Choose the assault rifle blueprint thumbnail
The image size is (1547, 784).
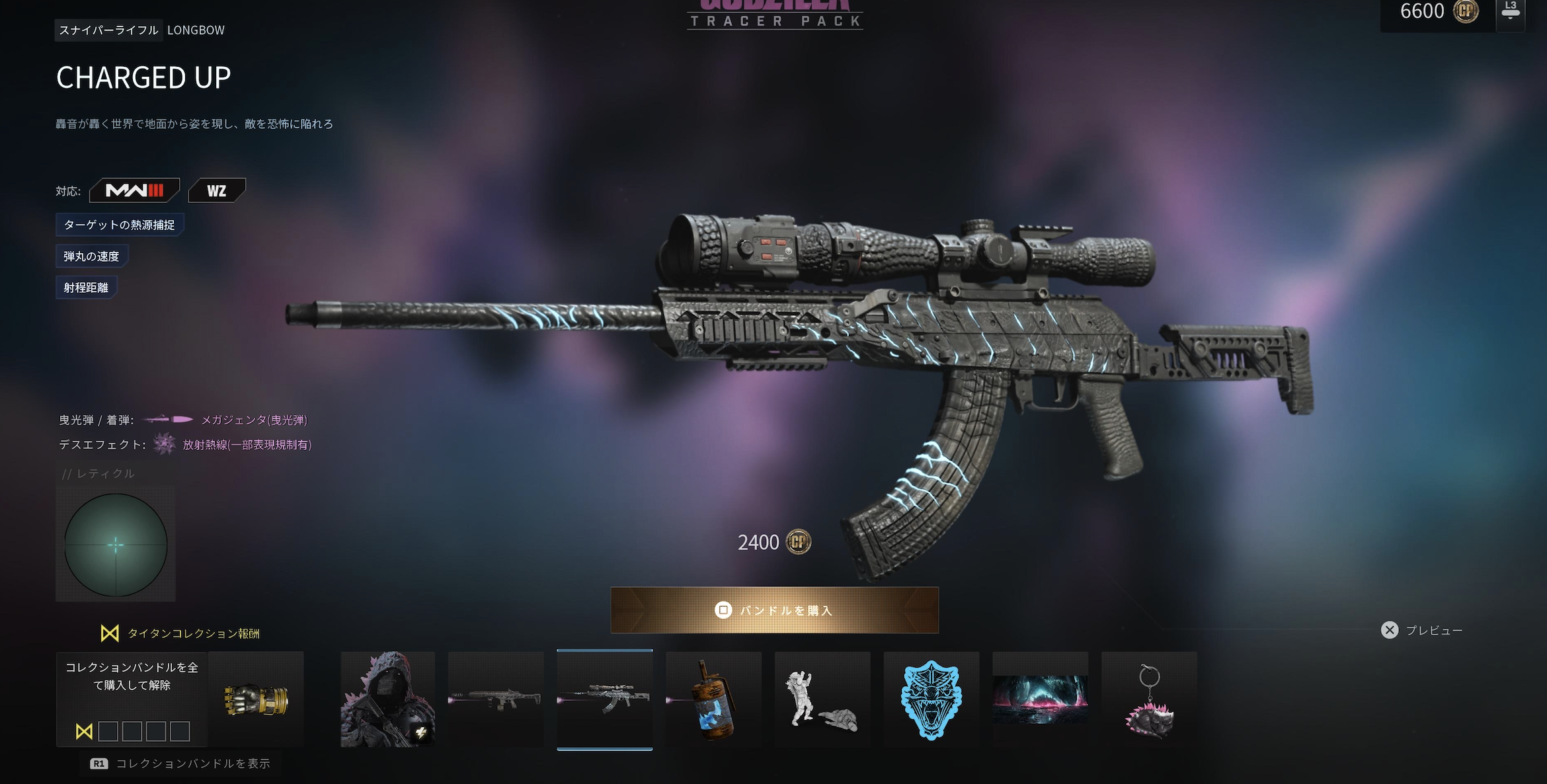[496, 699]
